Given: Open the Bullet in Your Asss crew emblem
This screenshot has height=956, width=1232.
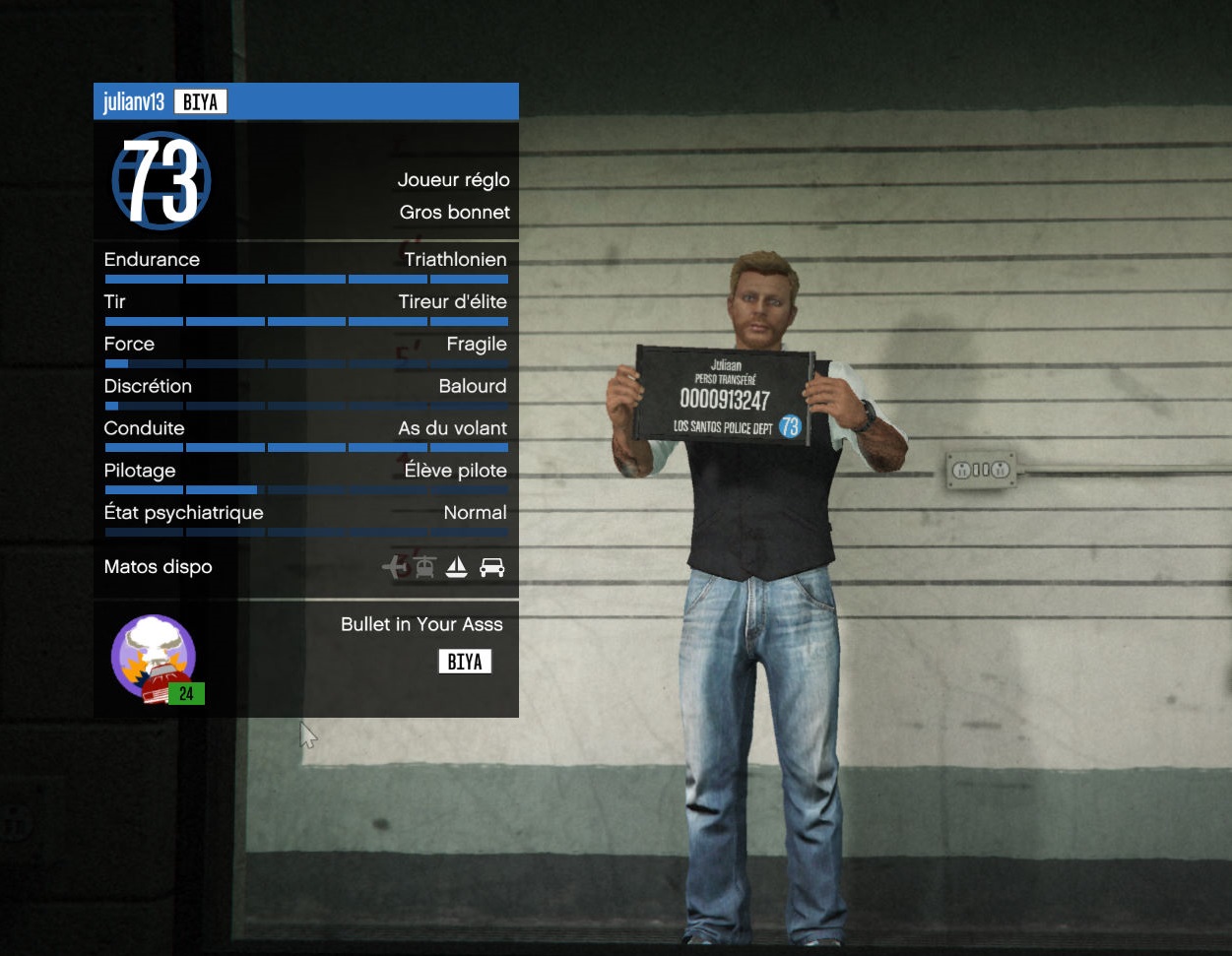Looking at the screenshot, I should 154,657.
